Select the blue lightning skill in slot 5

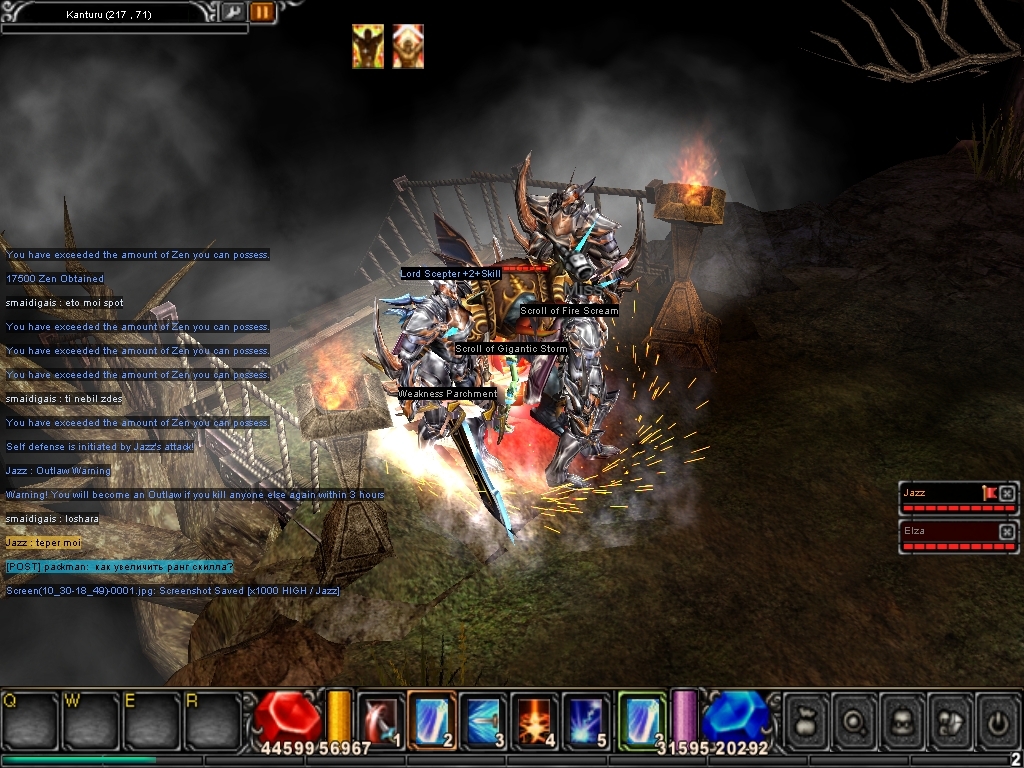pos(586,718)
